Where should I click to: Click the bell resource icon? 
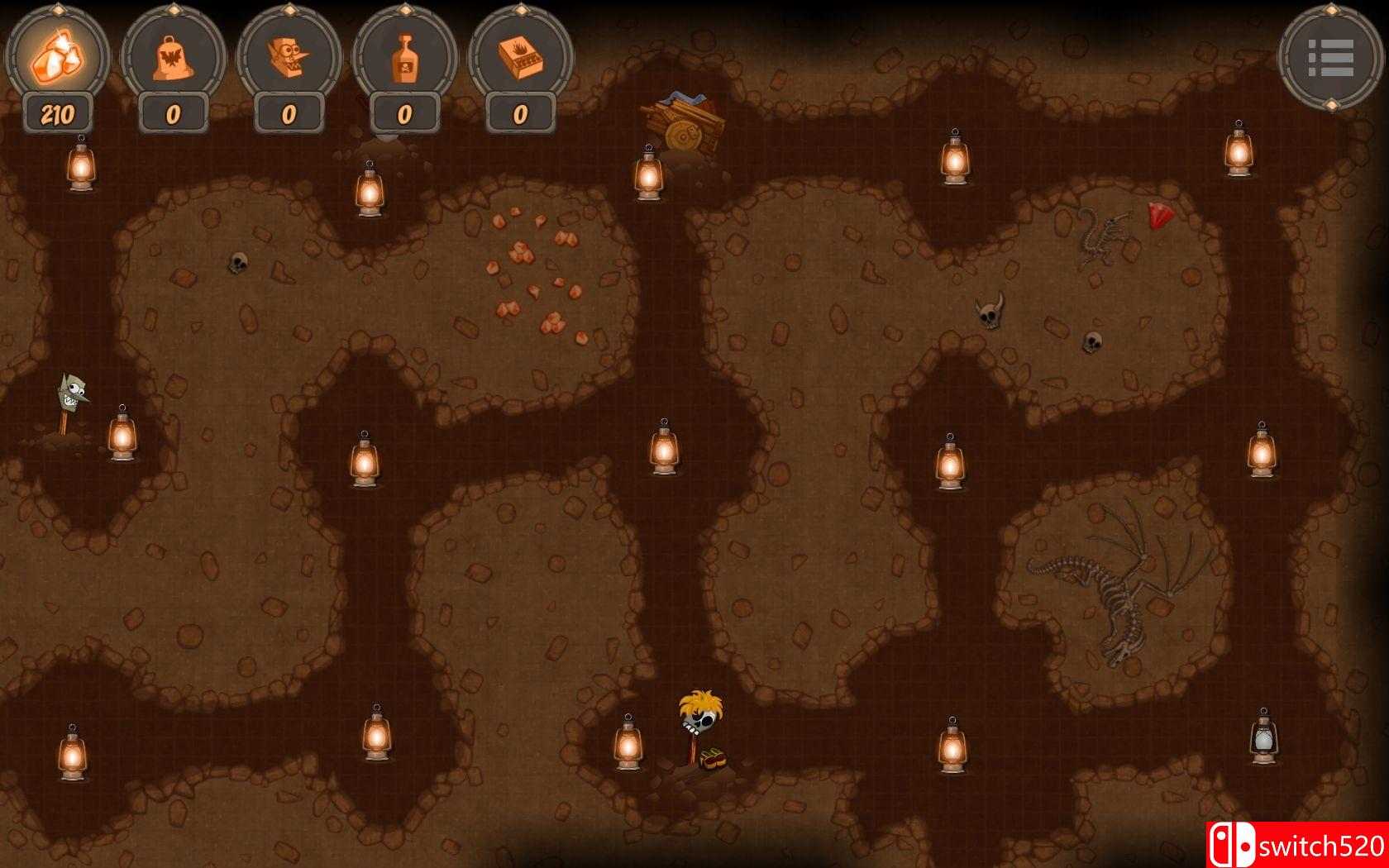[172, 56]
